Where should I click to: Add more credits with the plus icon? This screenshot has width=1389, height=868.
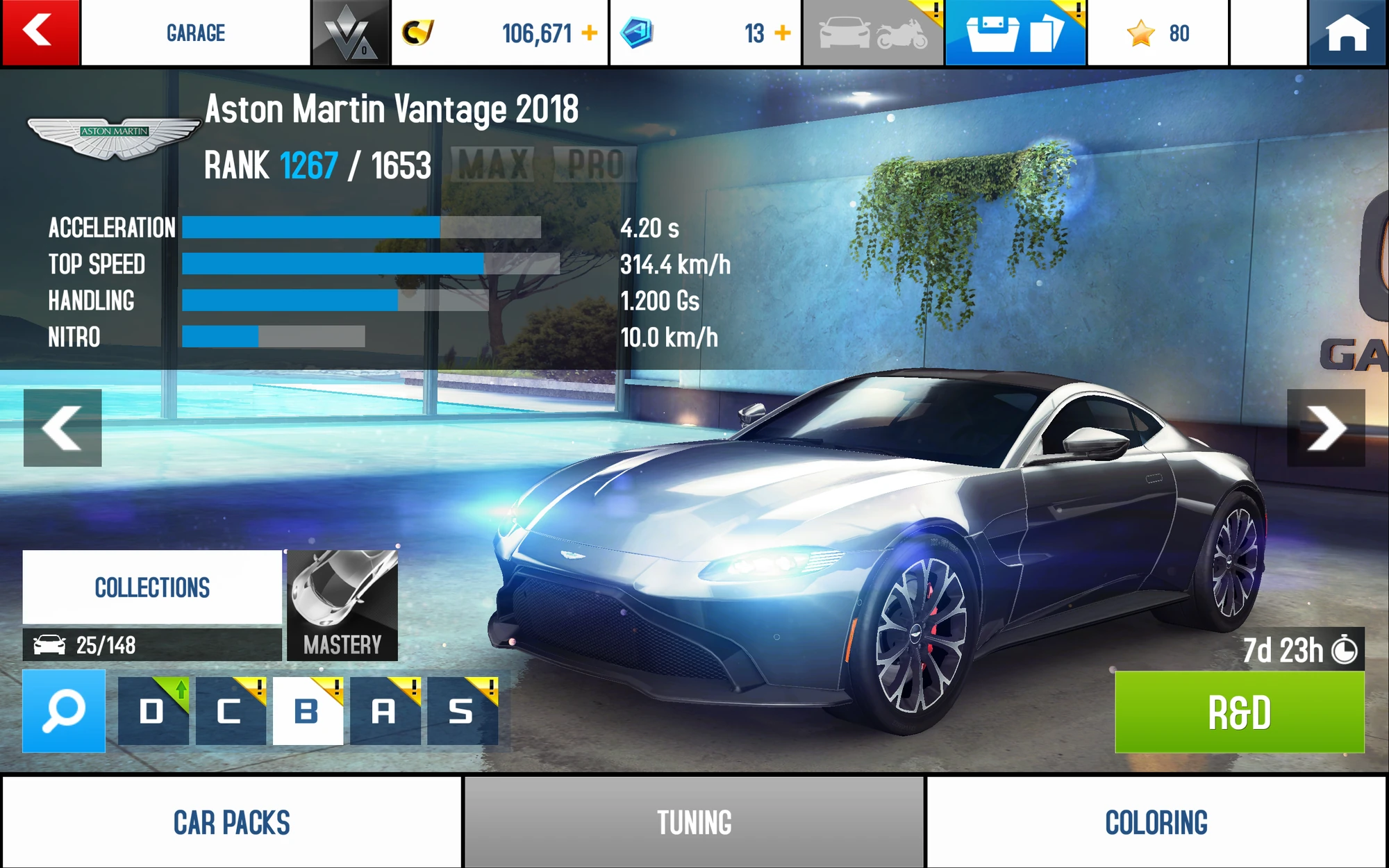coord(590,33)
